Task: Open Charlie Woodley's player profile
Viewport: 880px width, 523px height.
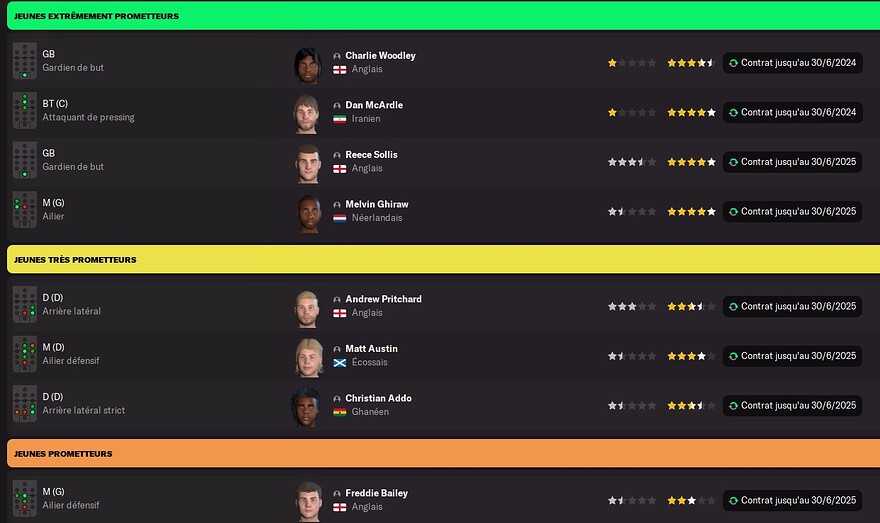Action: pos(380,56)
